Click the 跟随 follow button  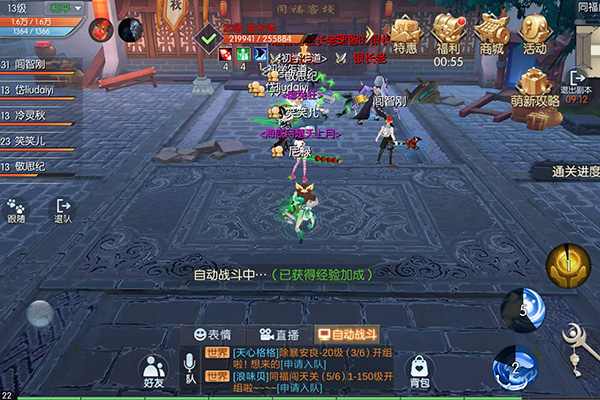16,210
